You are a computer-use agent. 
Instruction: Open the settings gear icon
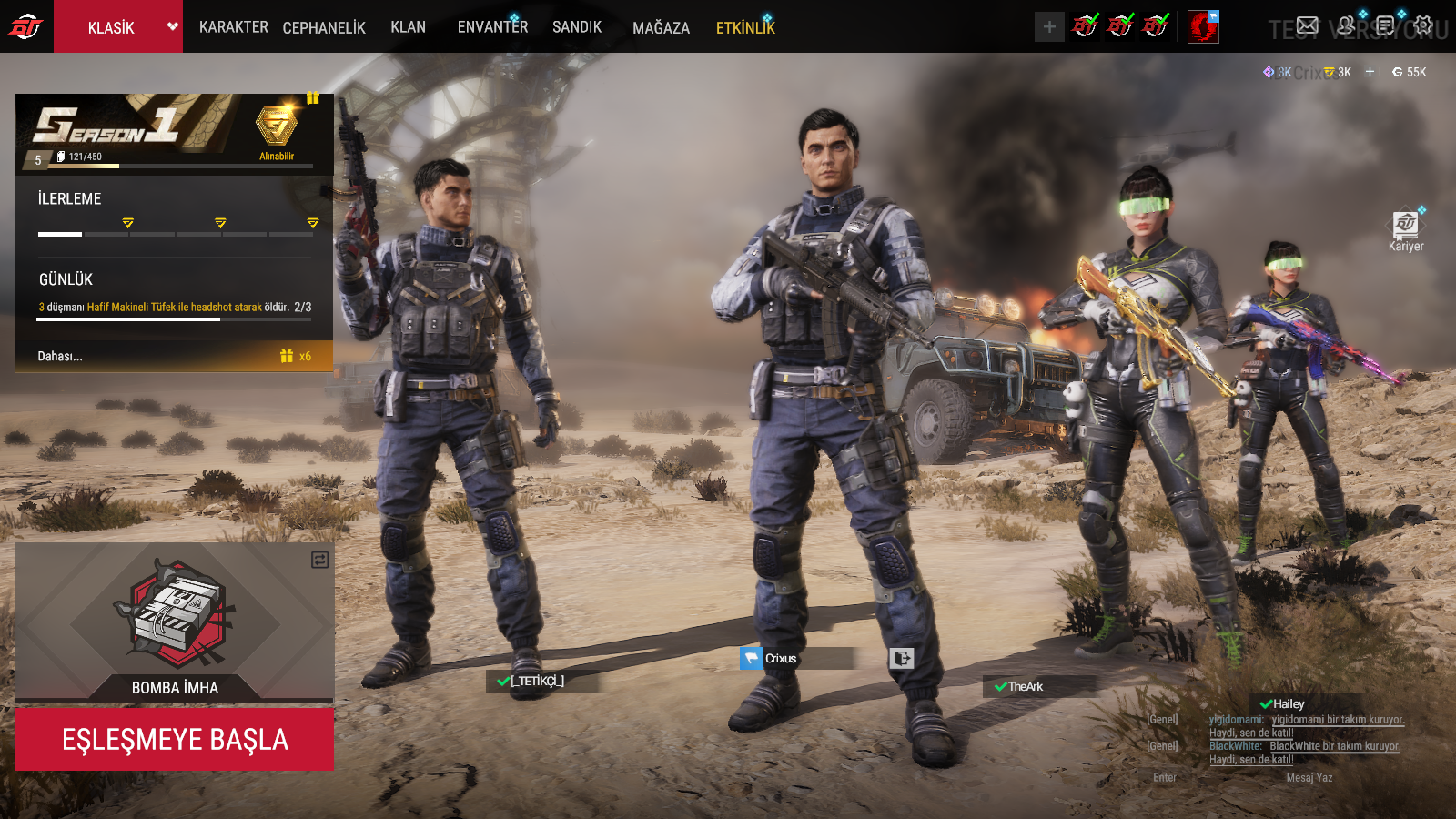coord(1423,25)
